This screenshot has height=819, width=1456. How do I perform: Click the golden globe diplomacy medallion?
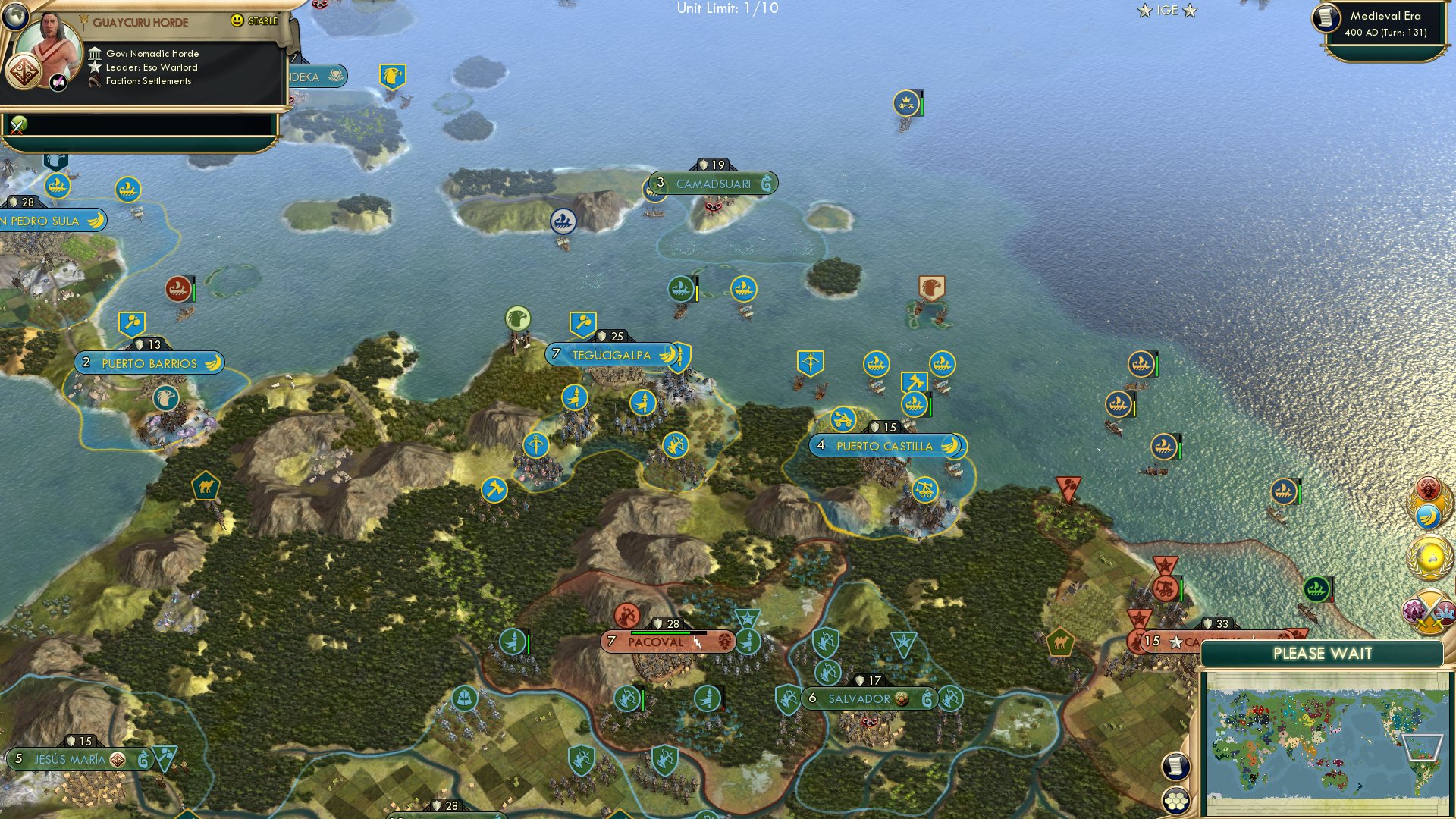[x=1427, y=556]
